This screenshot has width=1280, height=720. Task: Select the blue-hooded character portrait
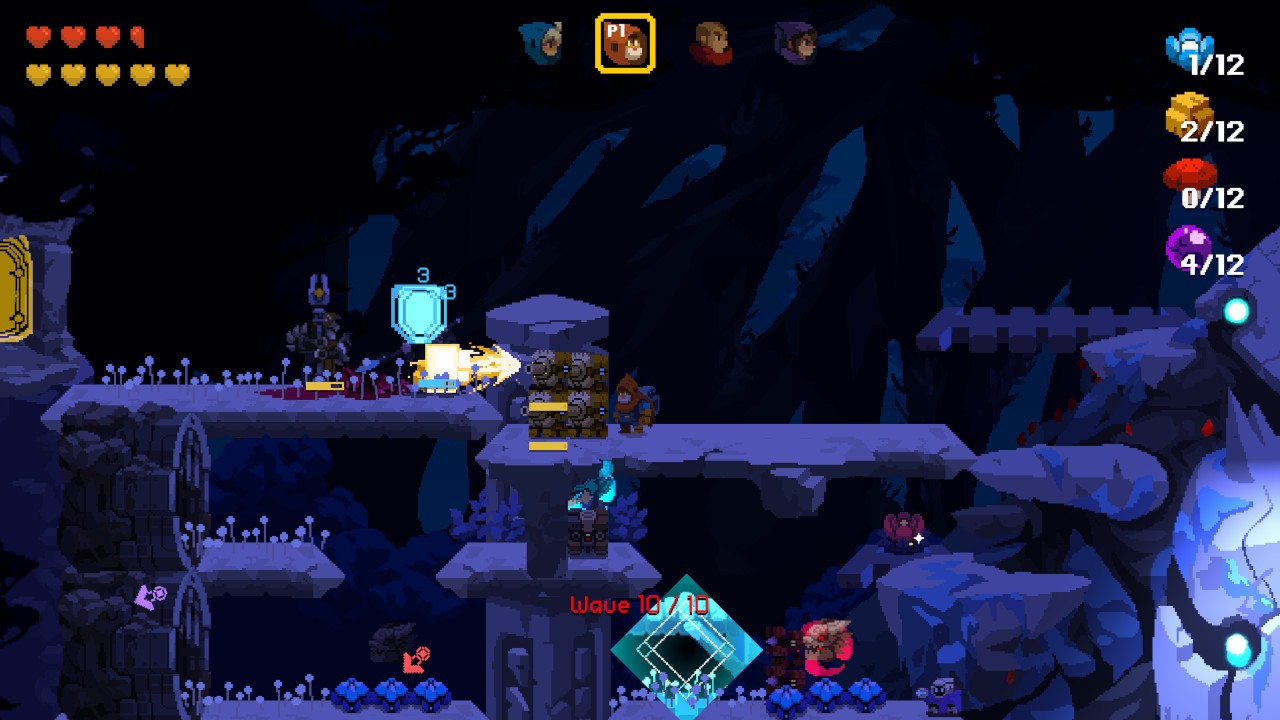tap(540, 42)
